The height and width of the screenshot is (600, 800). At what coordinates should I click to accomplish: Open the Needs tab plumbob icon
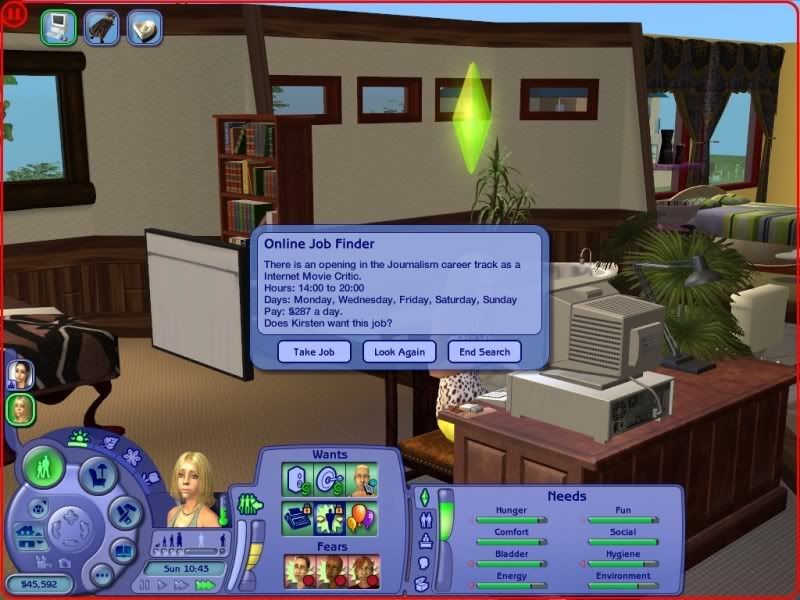(423, 497)
